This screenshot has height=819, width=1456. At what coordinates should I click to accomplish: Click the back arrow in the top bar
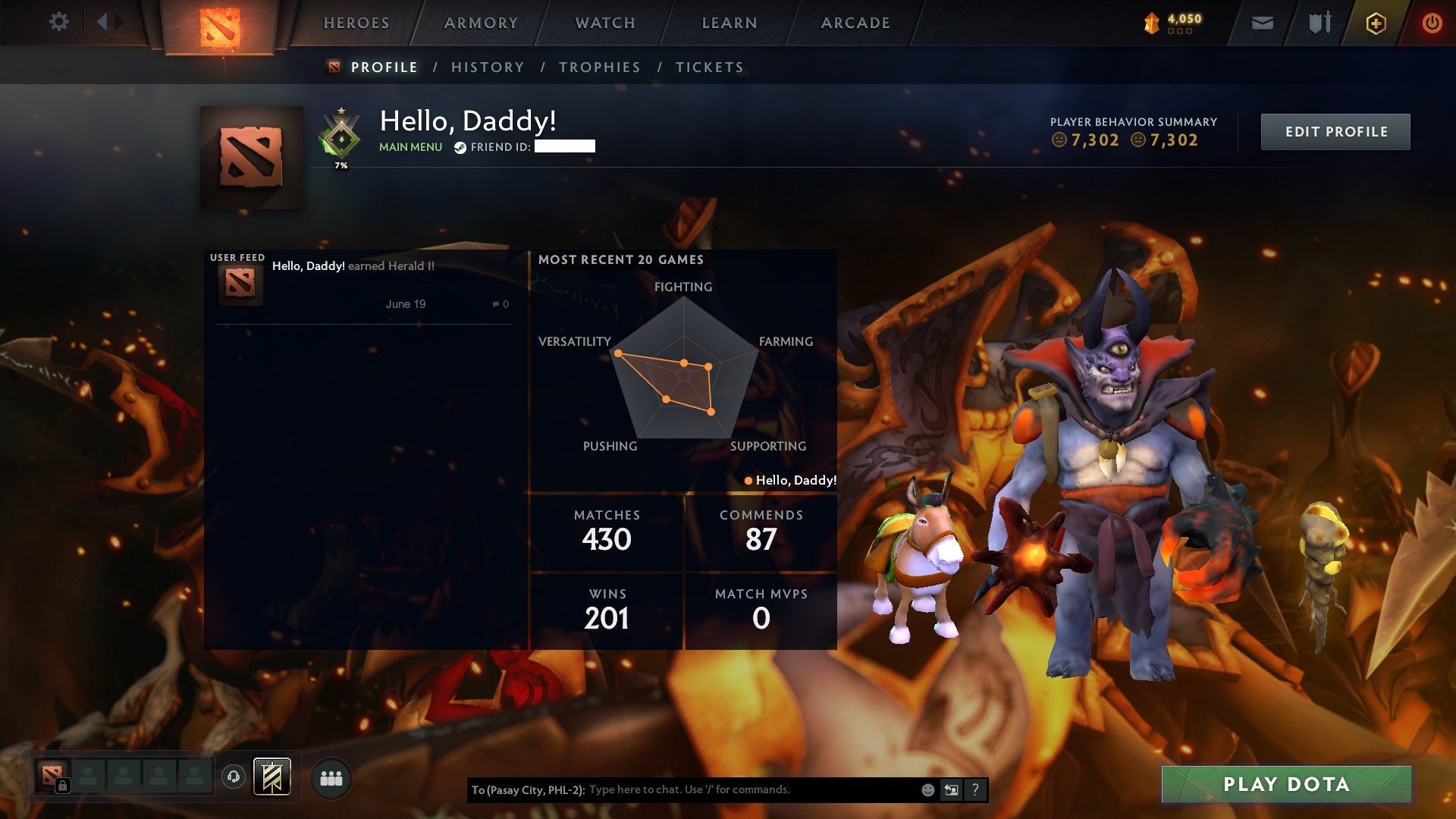point(102,22)
